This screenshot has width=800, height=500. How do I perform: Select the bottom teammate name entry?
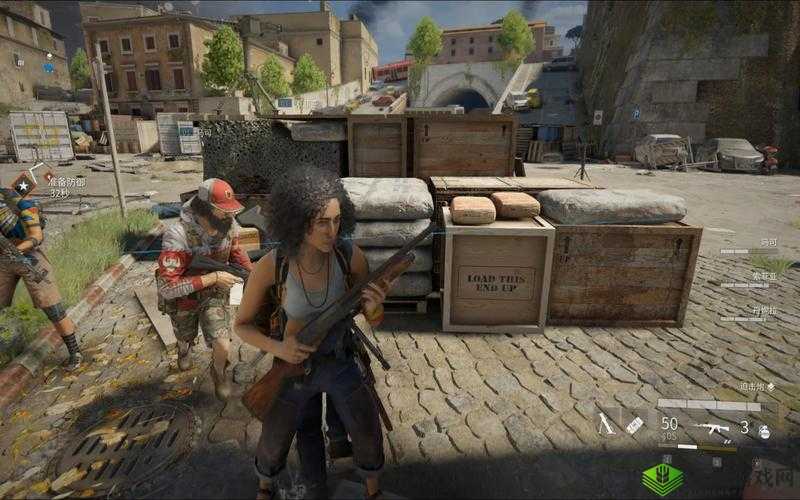click(764, 310)
